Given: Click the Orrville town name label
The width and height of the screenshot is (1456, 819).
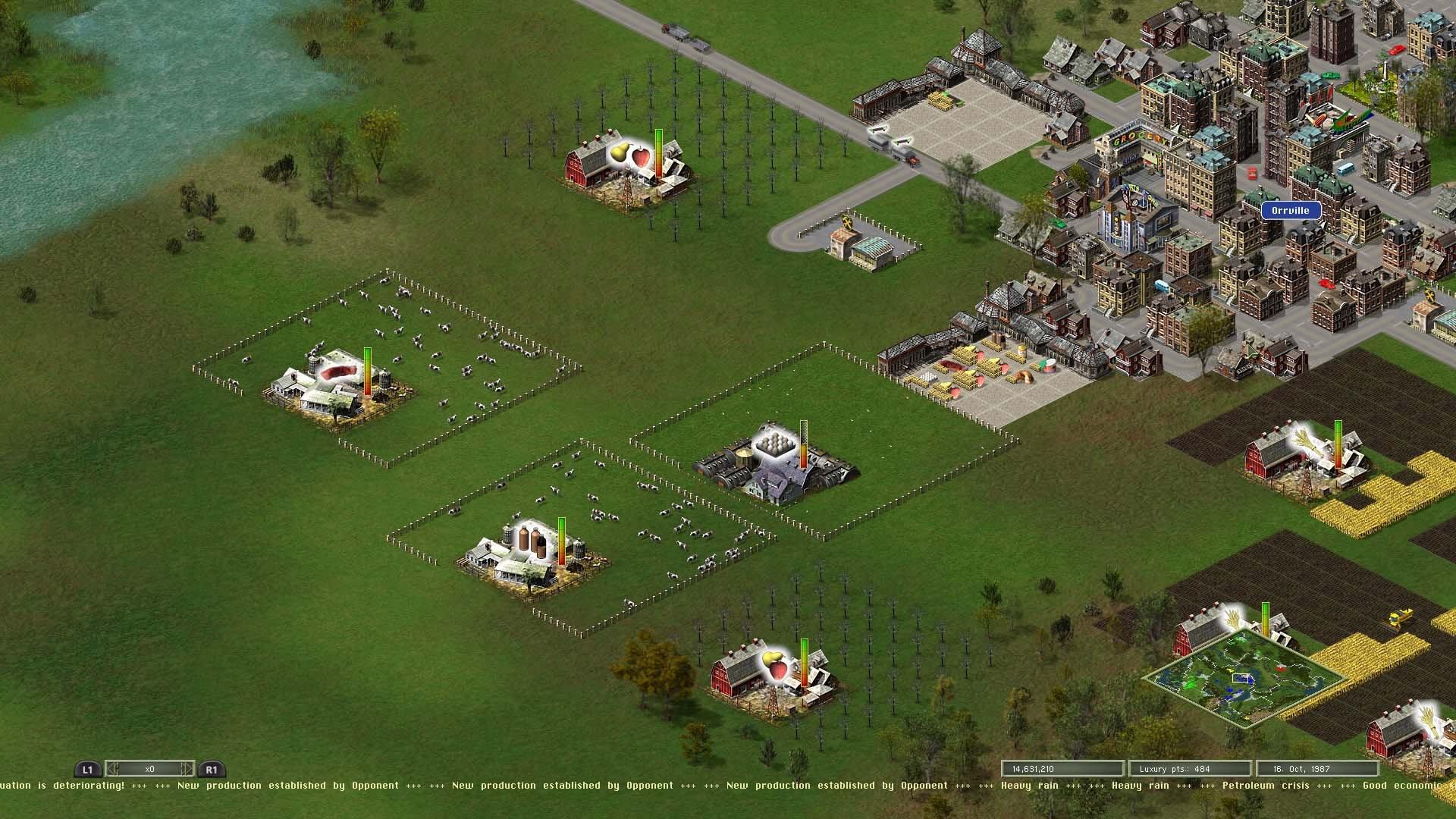Looking at the screenshot, I should coord(1291,210).
